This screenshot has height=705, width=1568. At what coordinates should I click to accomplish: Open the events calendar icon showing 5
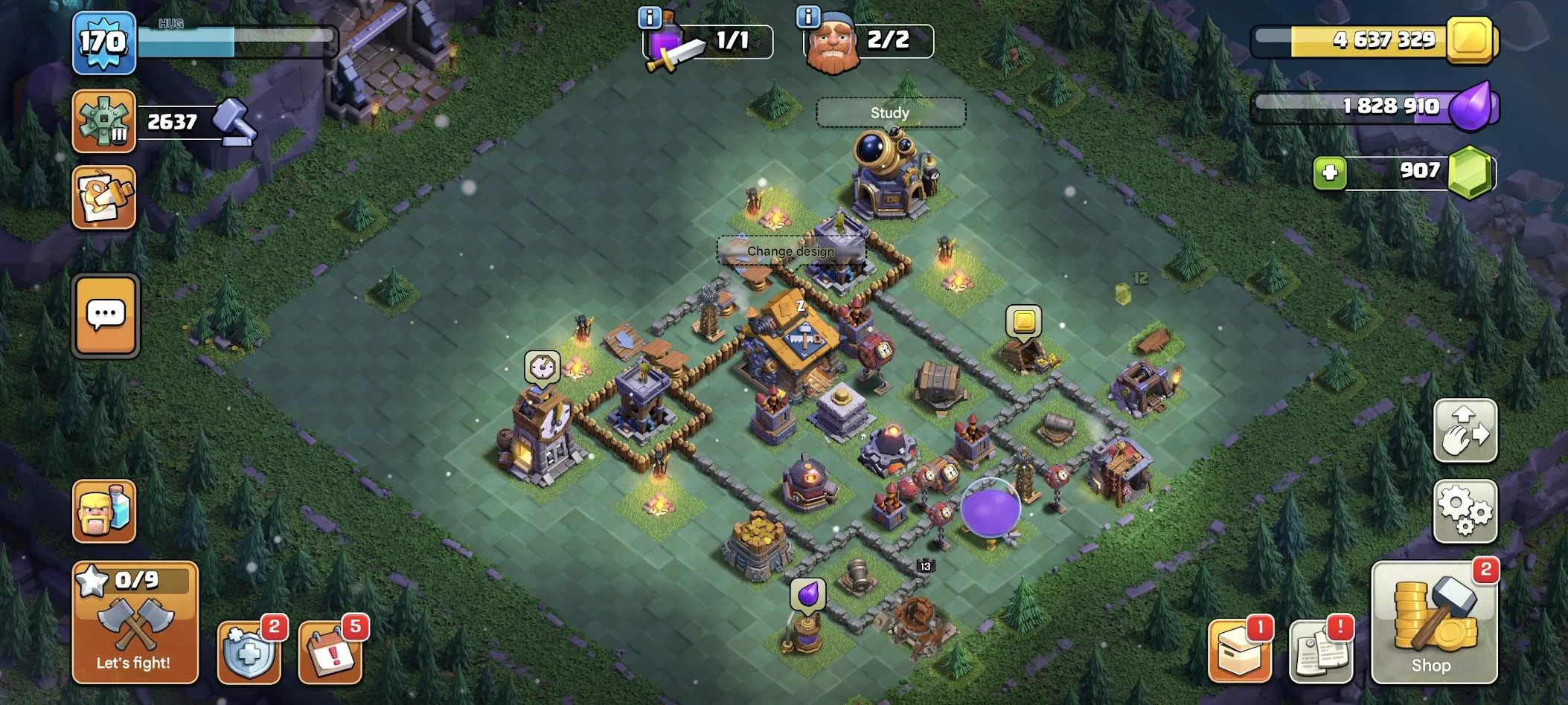pyautogui.click(x=330, y=653)
